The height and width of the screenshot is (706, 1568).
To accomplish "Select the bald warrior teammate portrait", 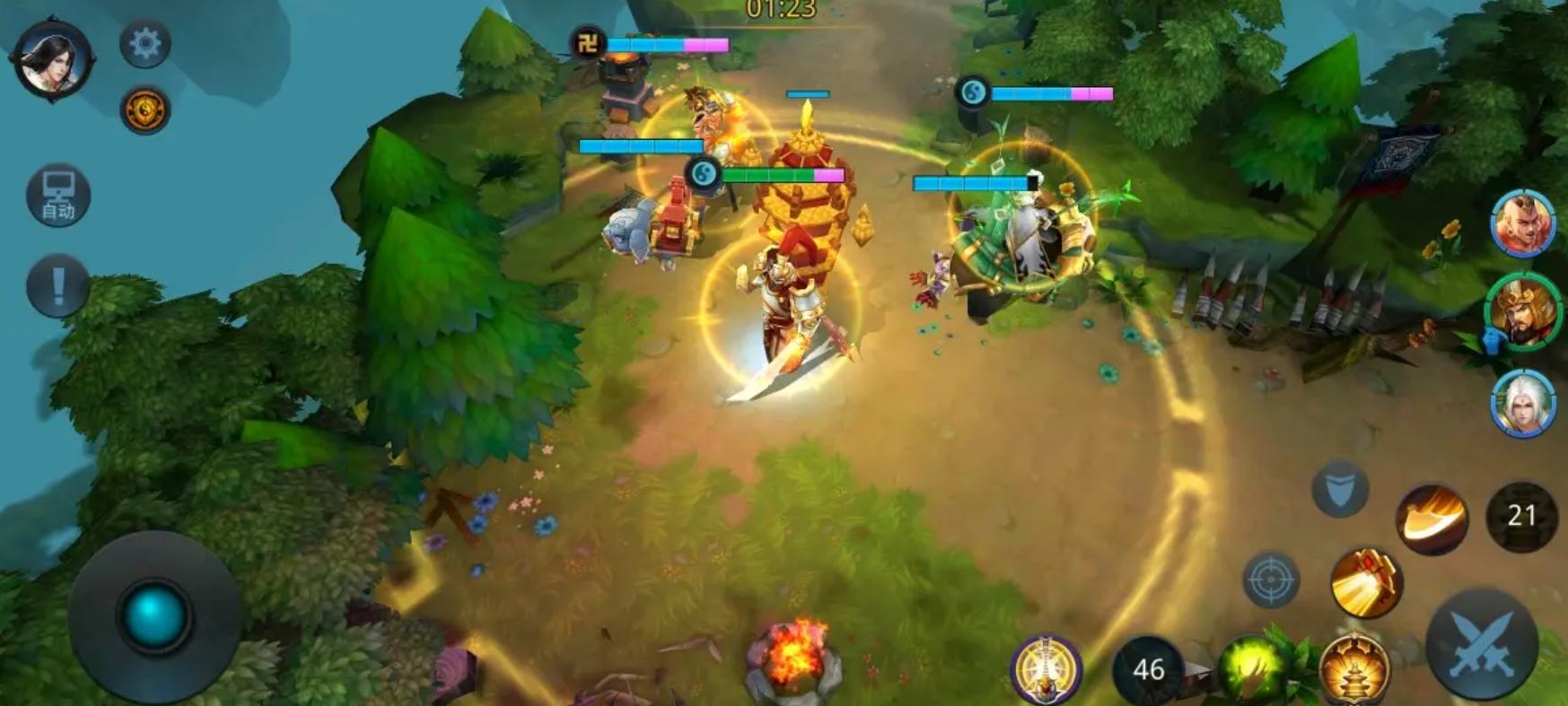I will click(x=1522, y=223).
